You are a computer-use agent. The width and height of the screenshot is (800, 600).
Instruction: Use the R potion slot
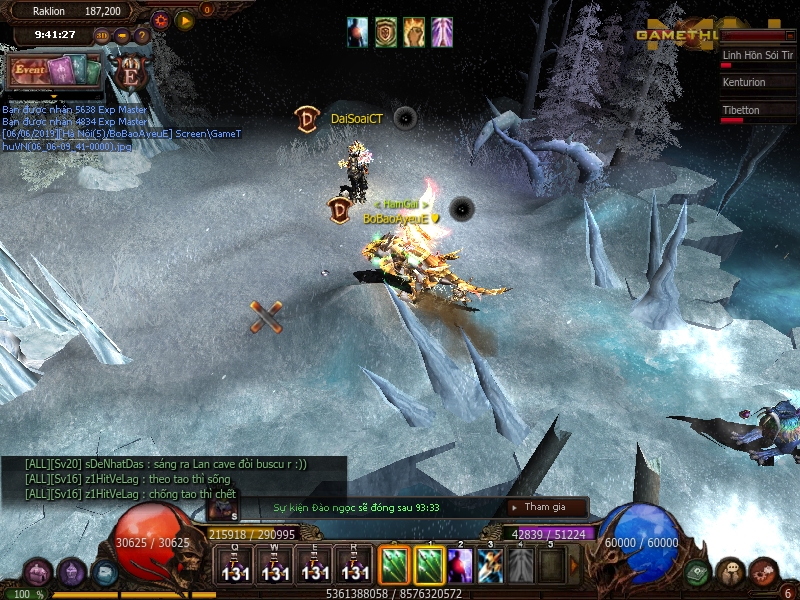pos(355,565)
